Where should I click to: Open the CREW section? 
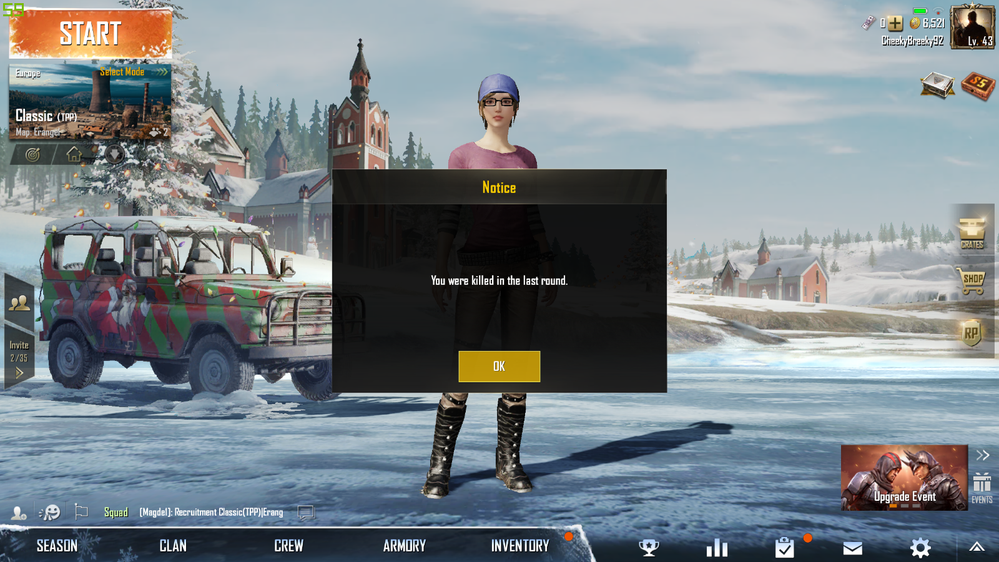pyautogui.click(x=289, y=545)
